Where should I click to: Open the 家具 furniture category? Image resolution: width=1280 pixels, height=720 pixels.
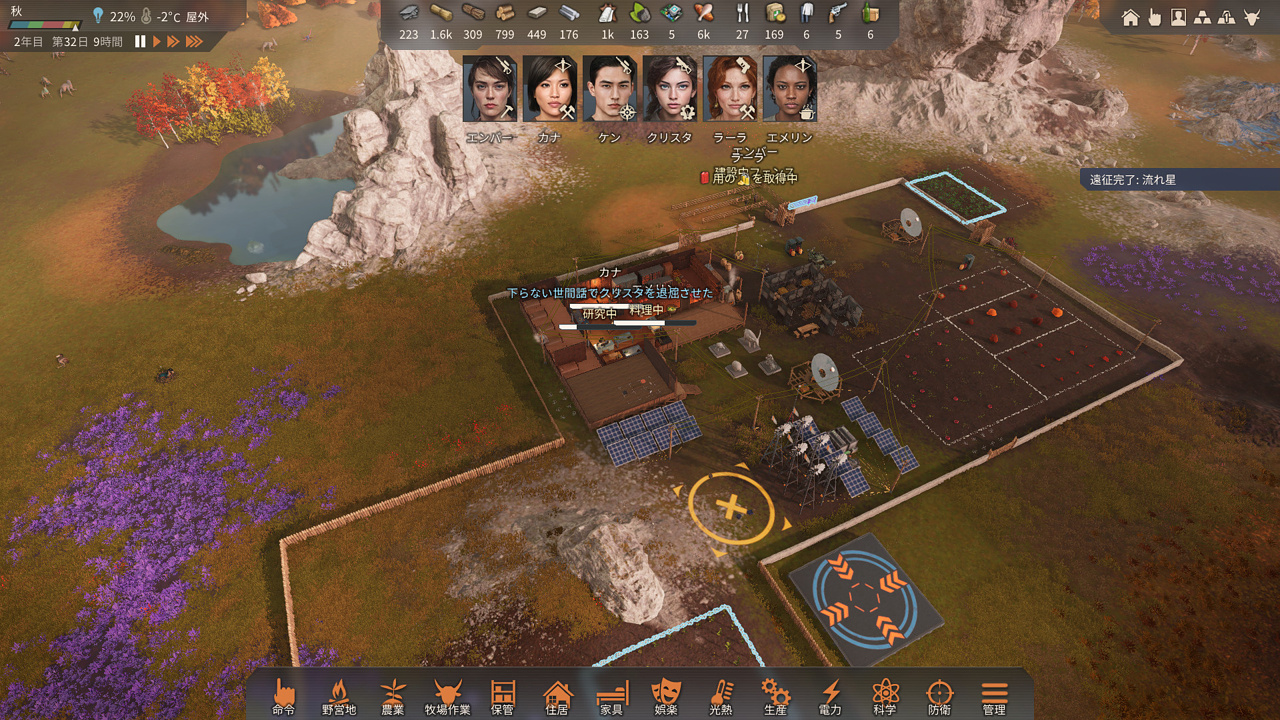click(611, 695)
